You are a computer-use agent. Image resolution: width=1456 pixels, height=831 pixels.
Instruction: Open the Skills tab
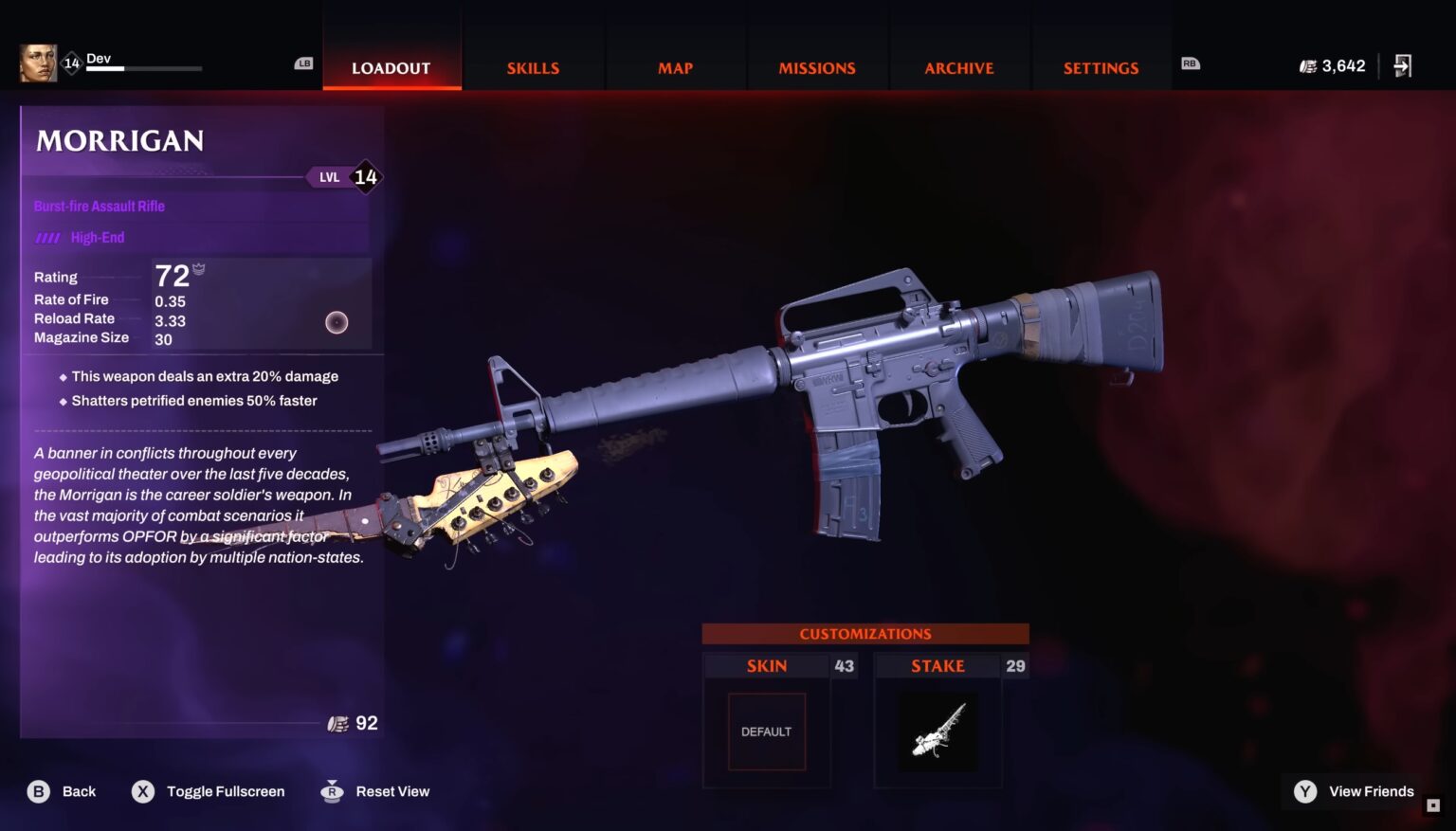(x=533, y=68)
